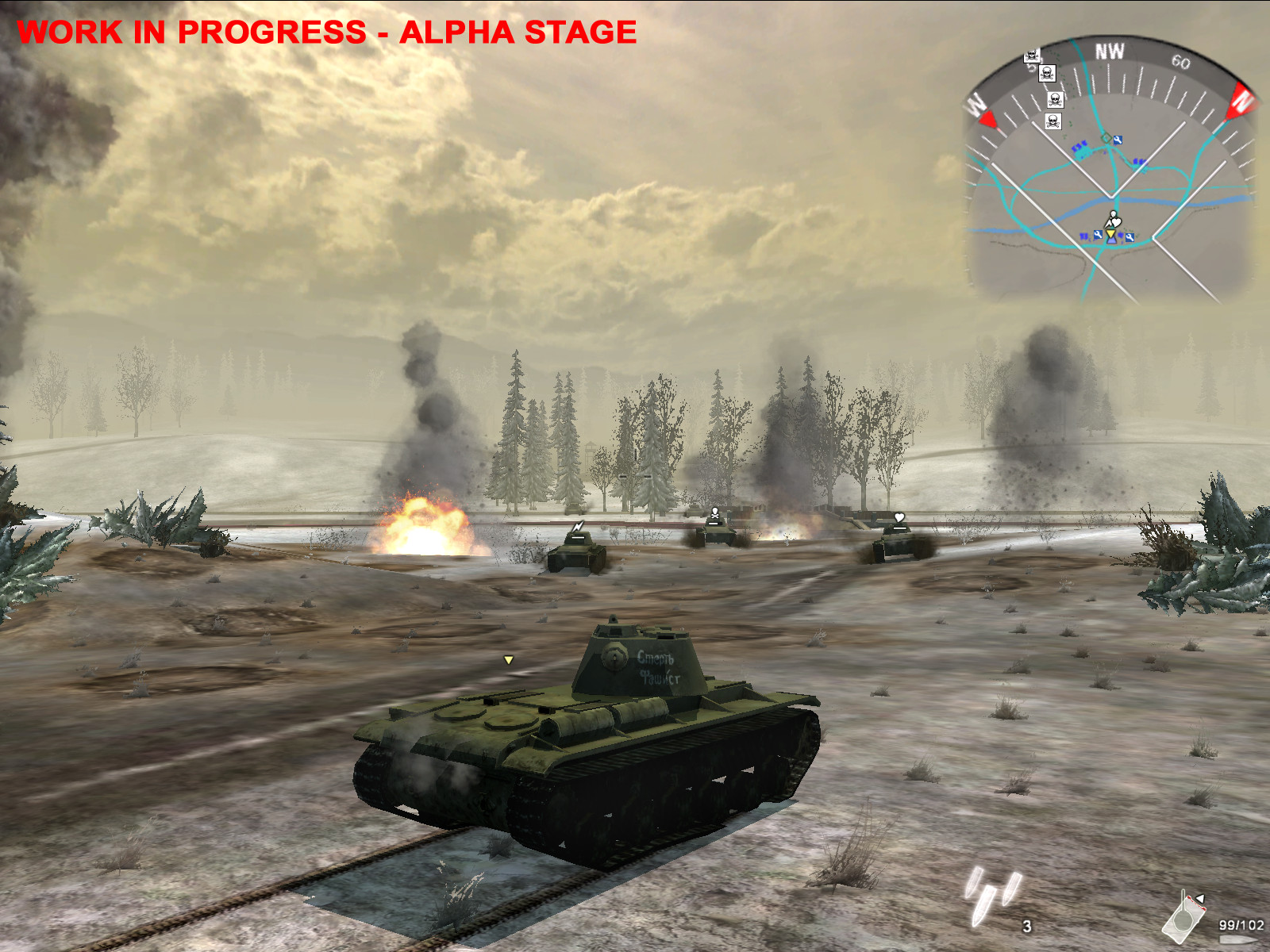Click the bullet icon under the 99/102 counter

click(x=1237, y=940)
